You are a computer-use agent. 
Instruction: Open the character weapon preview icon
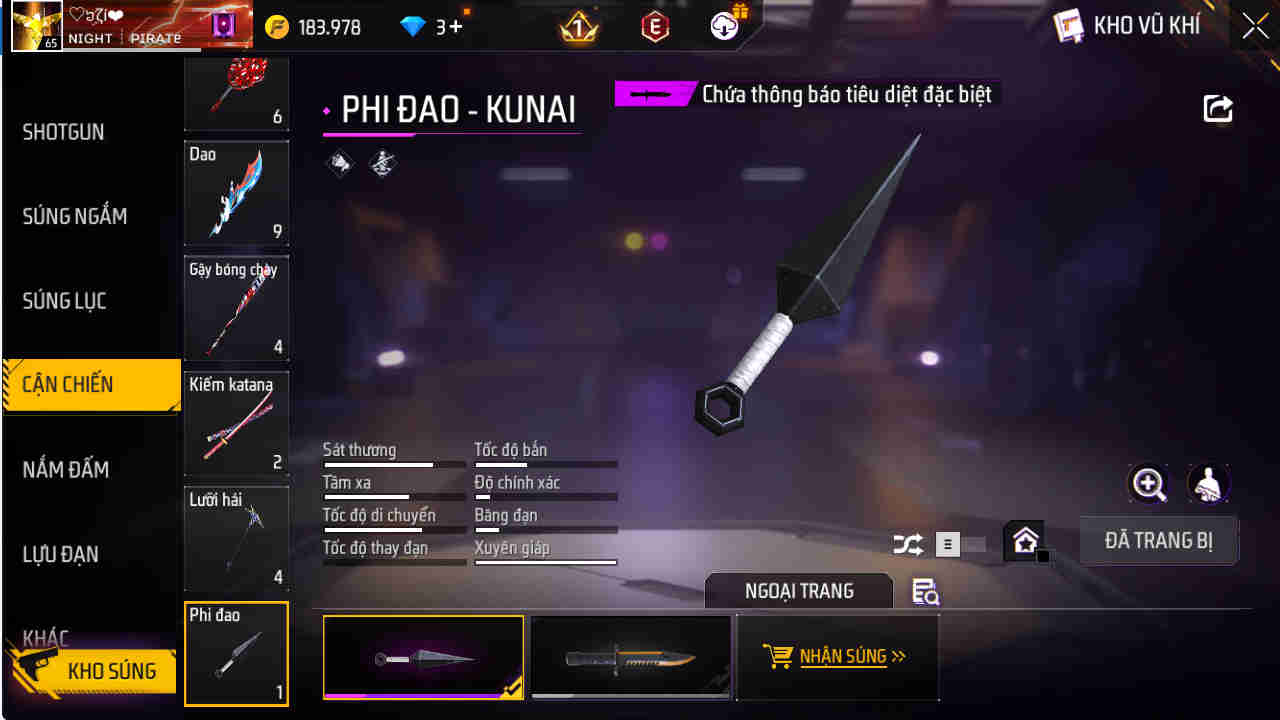coord(1209,484)
